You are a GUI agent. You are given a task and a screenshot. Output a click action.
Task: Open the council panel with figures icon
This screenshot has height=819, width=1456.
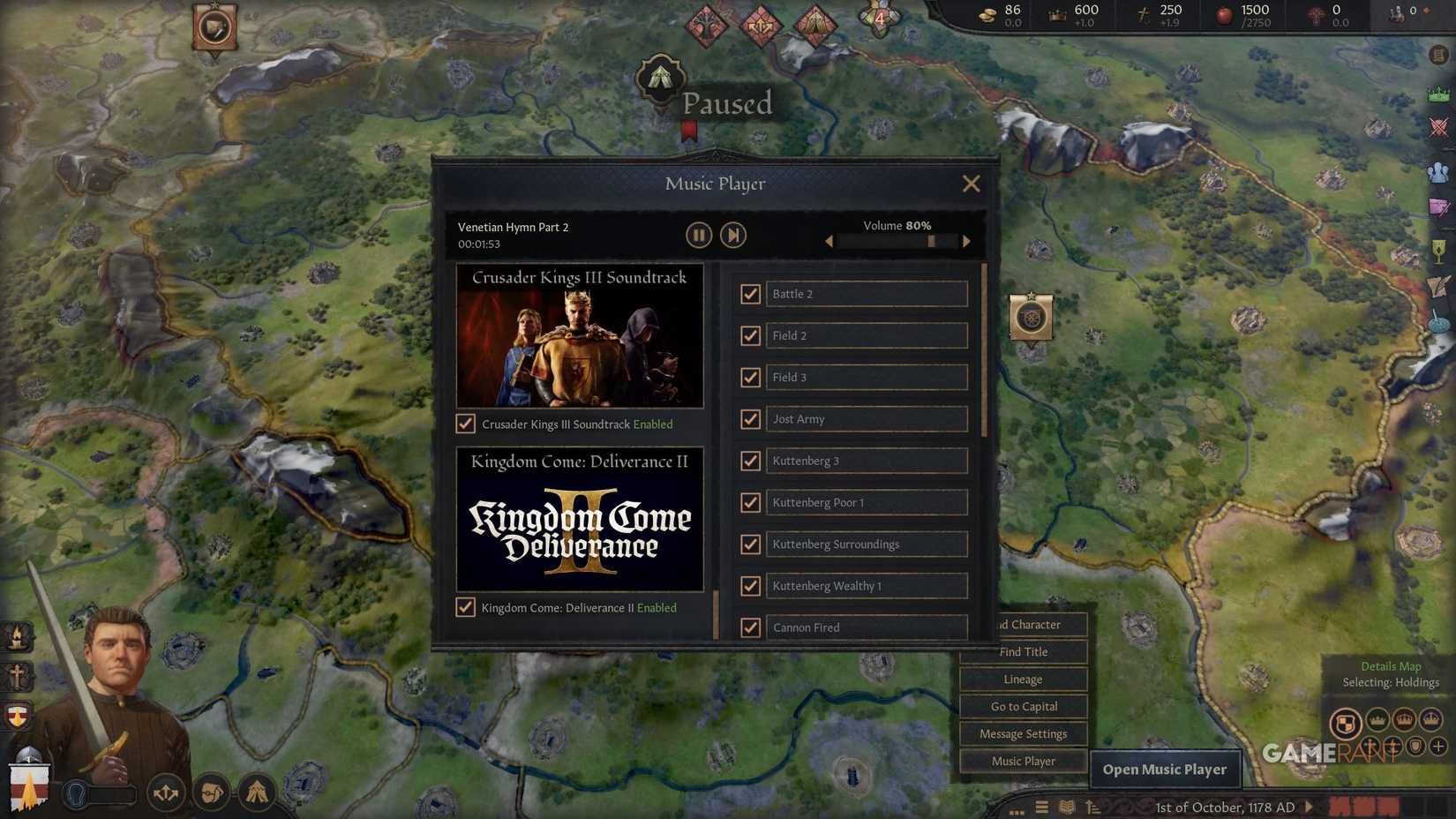pyautogui.click(x=1439, y=173)
